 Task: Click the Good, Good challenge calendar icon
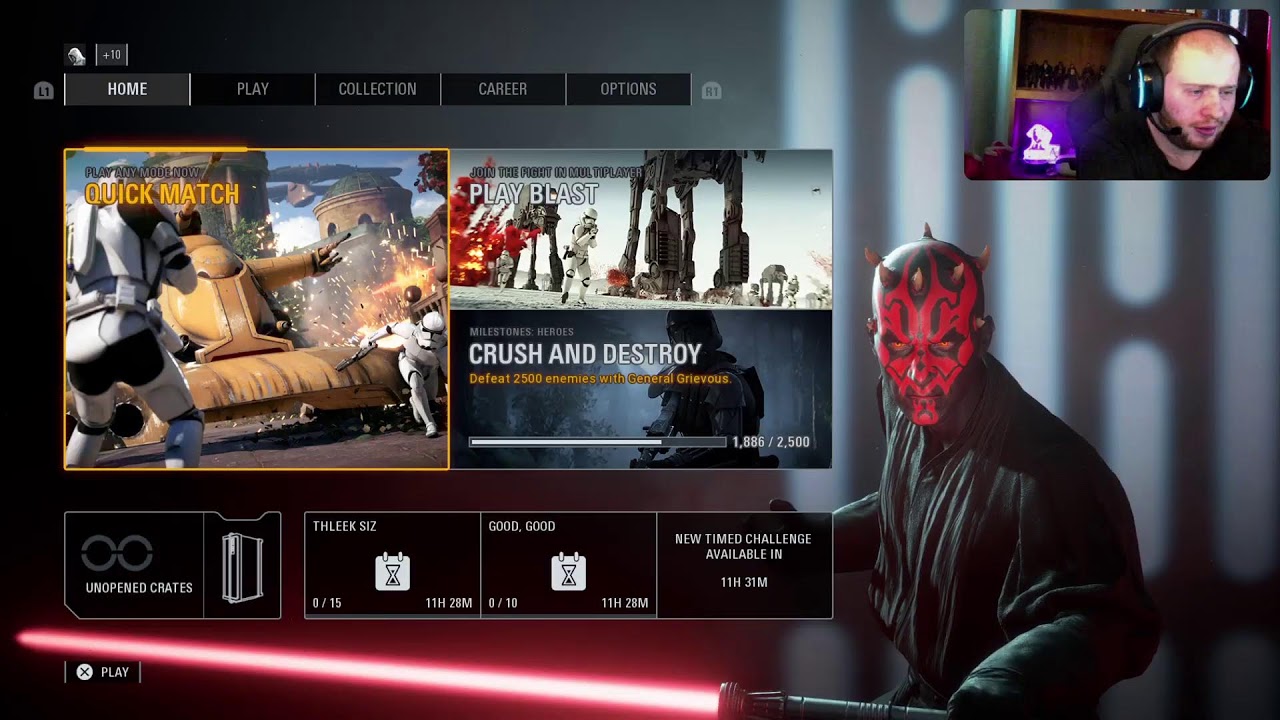point(567,570)
